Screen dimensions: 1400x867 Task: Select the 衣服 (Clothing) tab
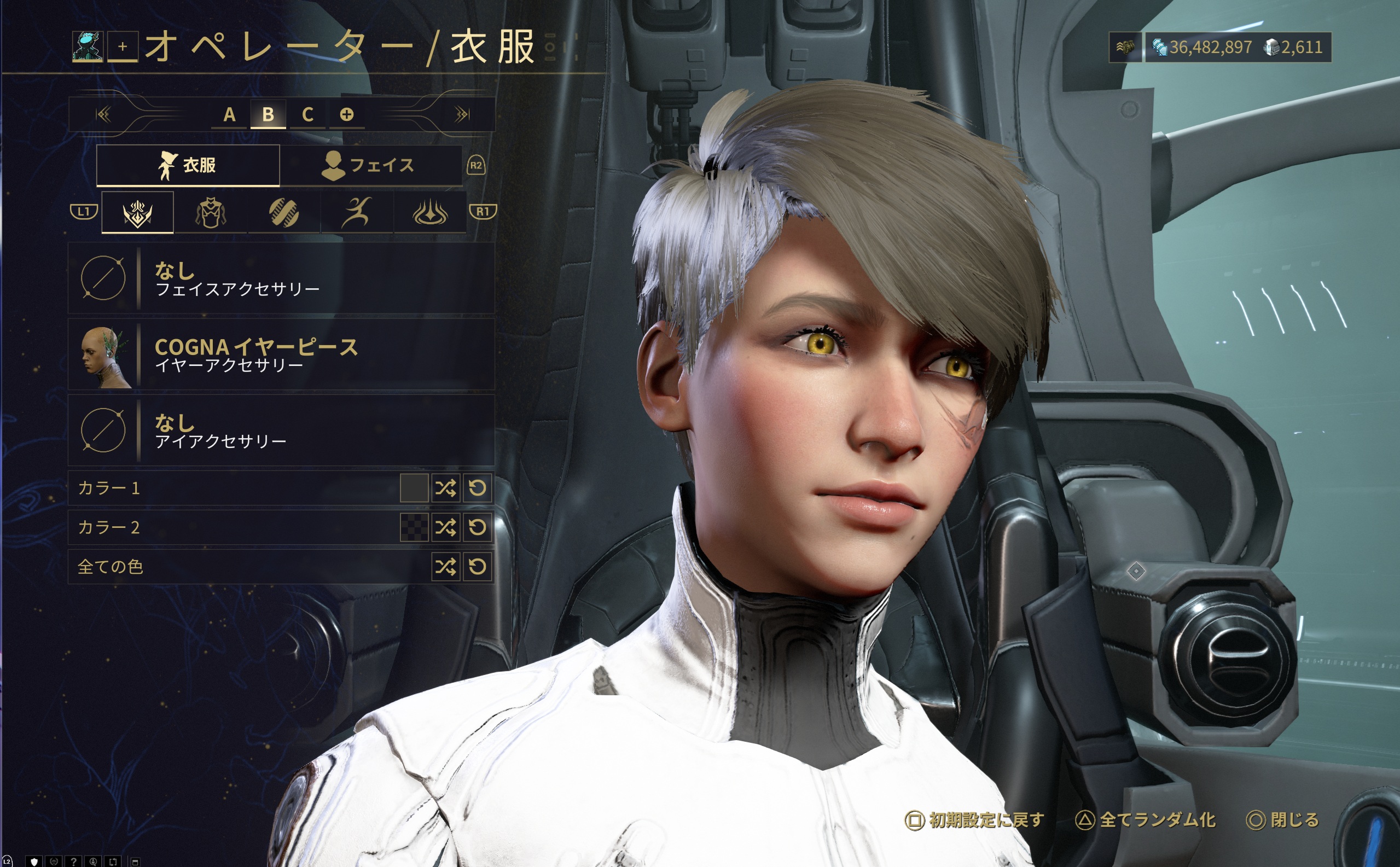[188, 165]
